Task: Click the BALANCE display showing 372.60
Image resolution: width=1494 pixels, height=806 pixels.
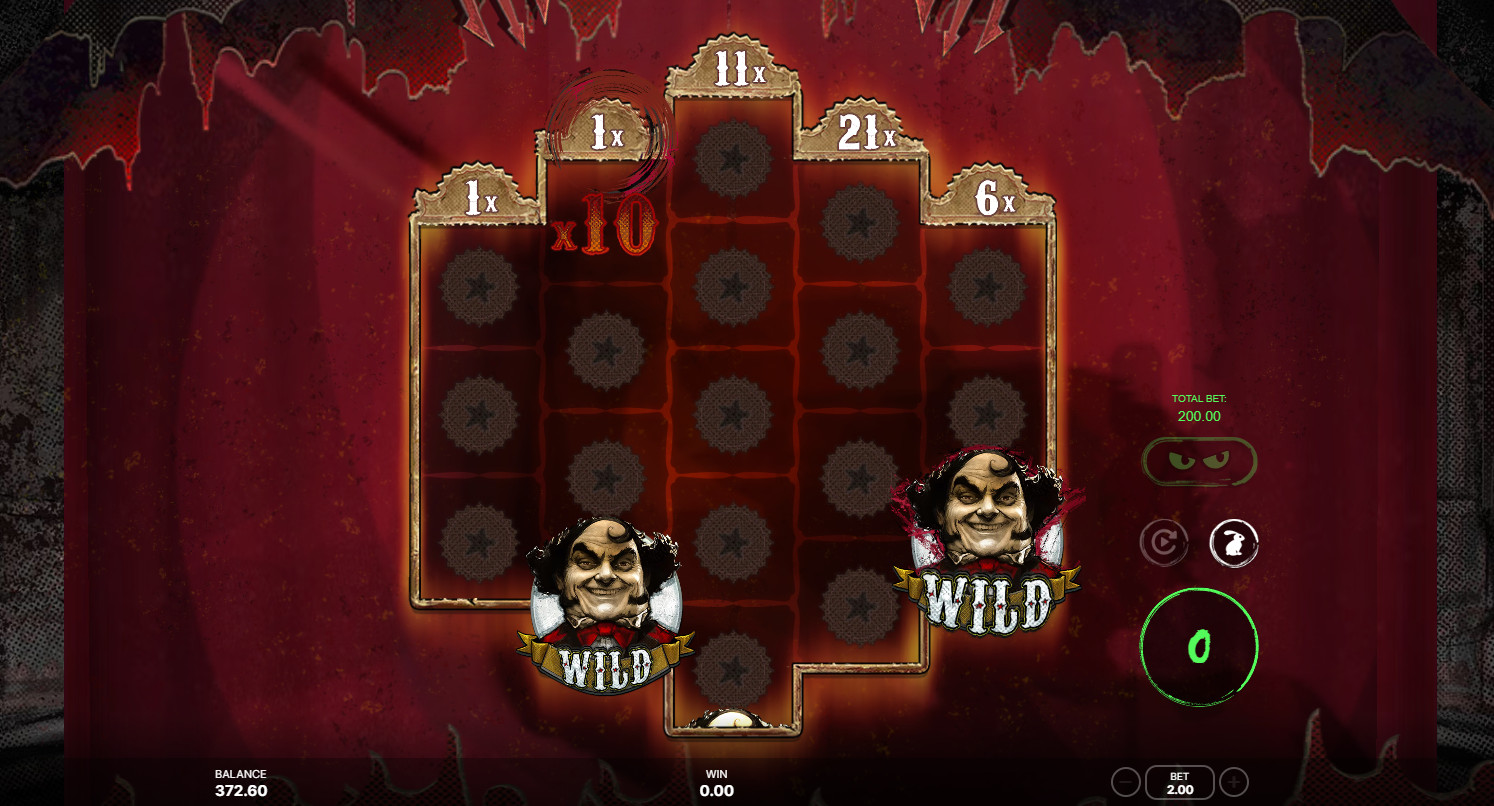Action: [240, 781]
